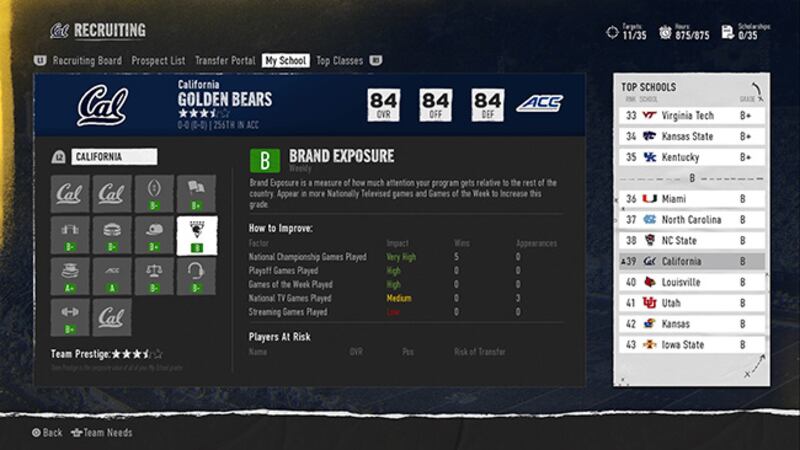
Task: Choose the flag grade tile
Action: 196,194
